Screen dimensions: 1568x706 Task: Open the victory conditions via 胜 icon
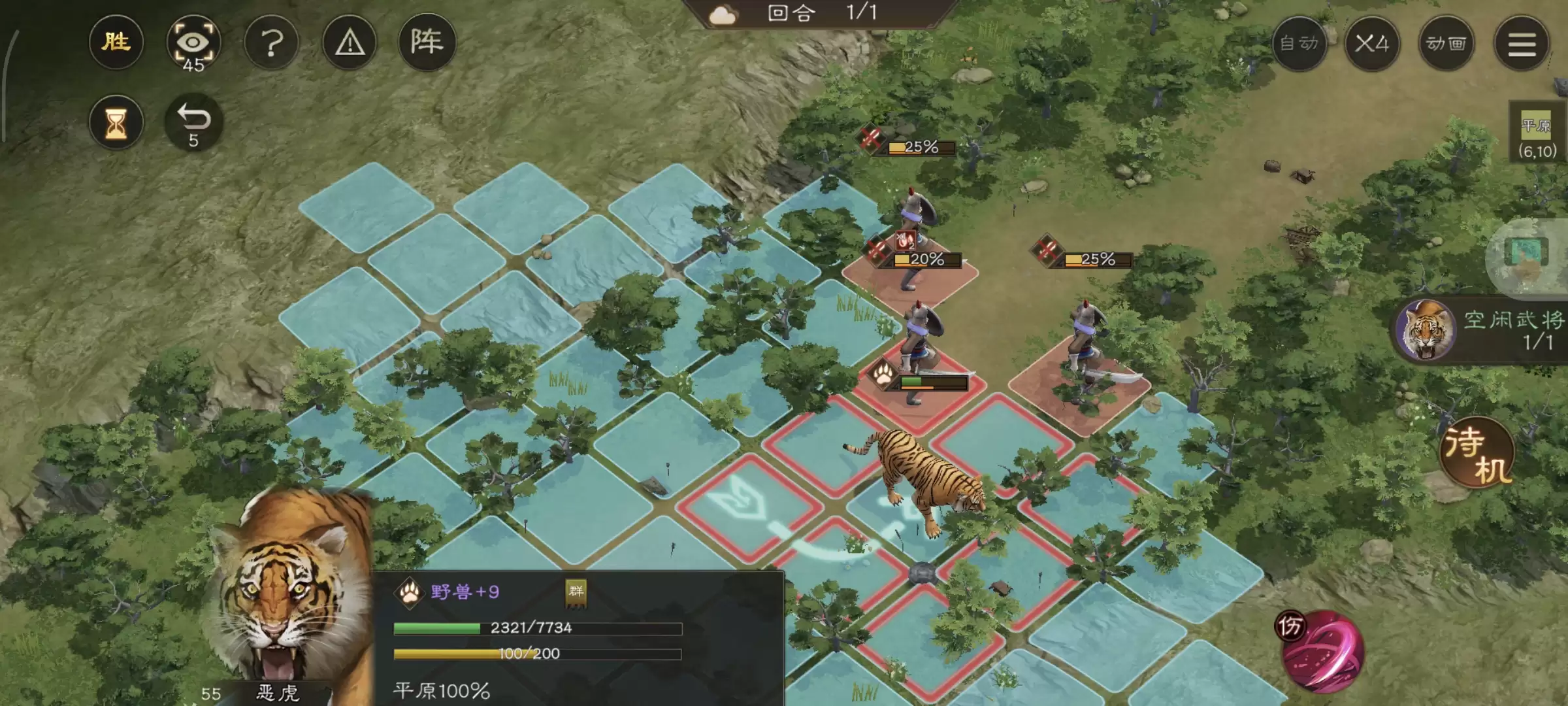[x=116, y=42]
